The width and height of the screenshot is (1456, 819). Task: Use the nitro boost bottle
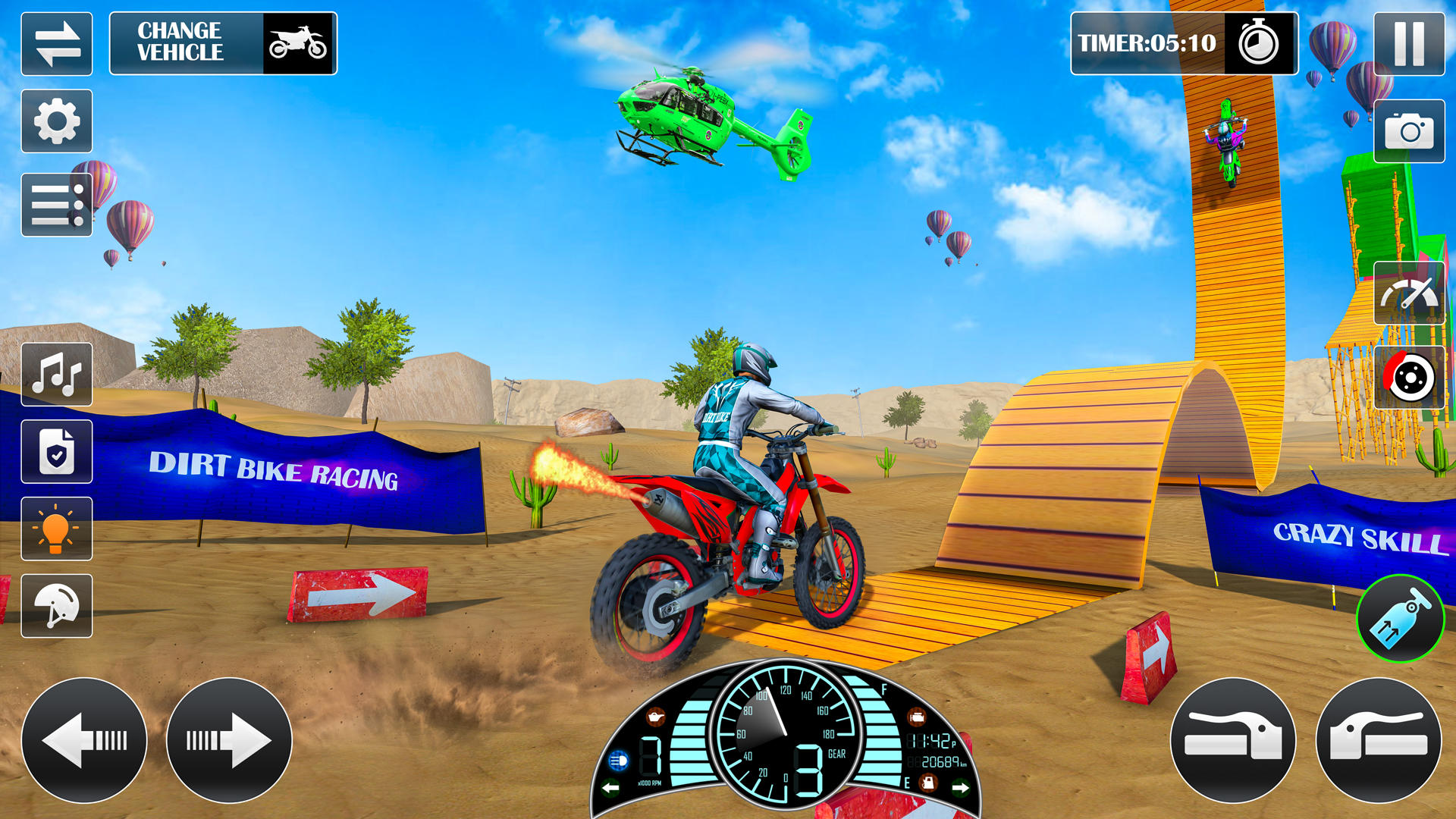(x=1400, y=619)
